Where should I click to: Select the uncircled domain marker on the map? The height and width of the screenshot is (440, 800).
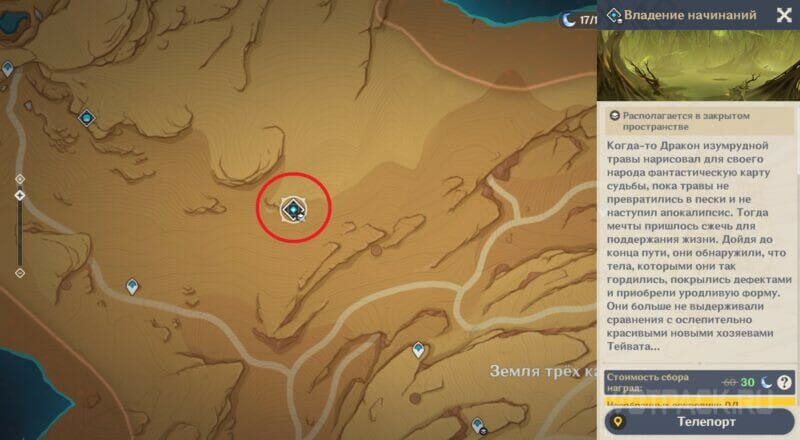point(87,119)
